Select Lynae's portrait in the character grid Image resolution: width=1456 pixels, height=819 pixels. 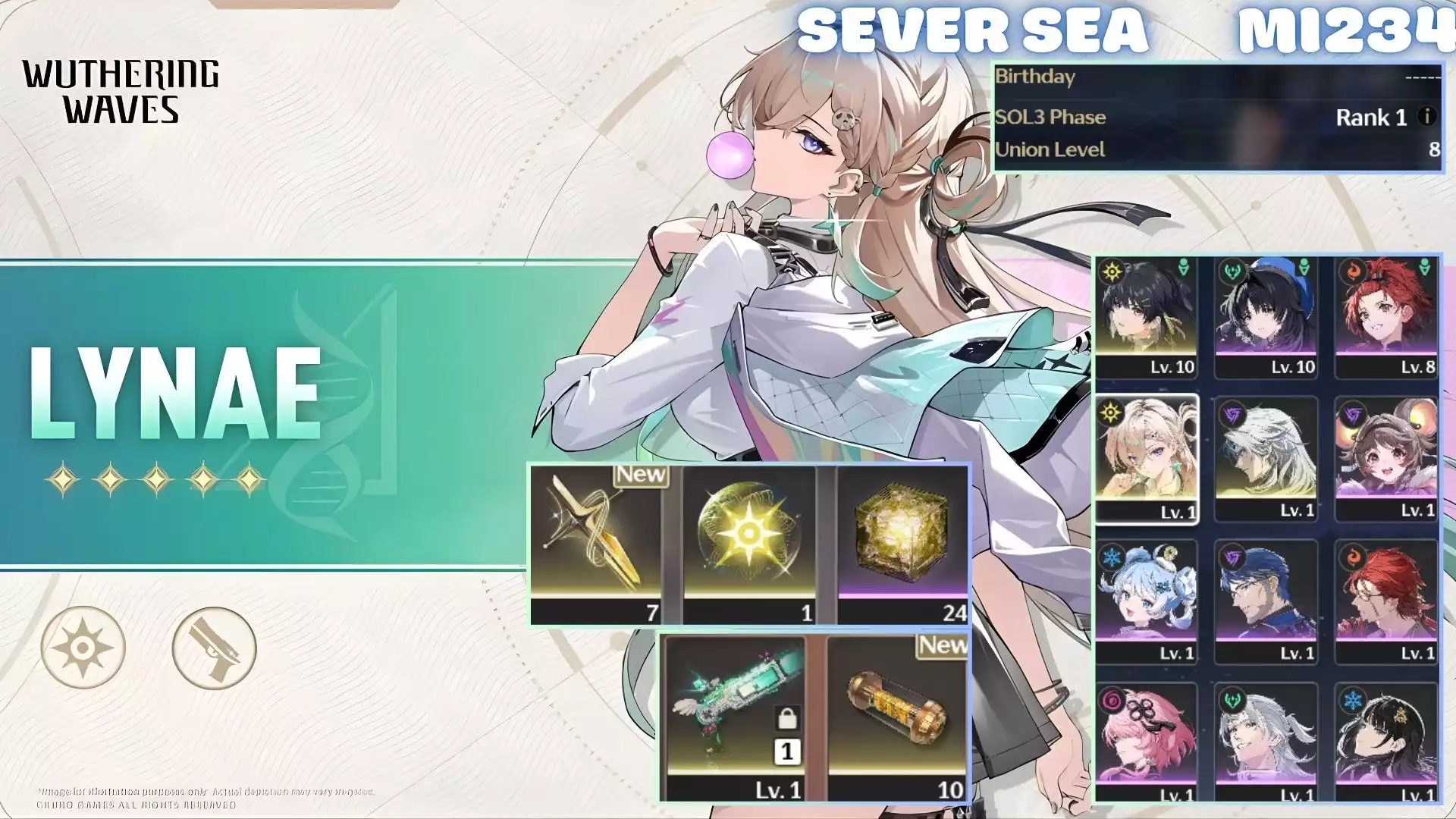click(x=1146, y=457)
